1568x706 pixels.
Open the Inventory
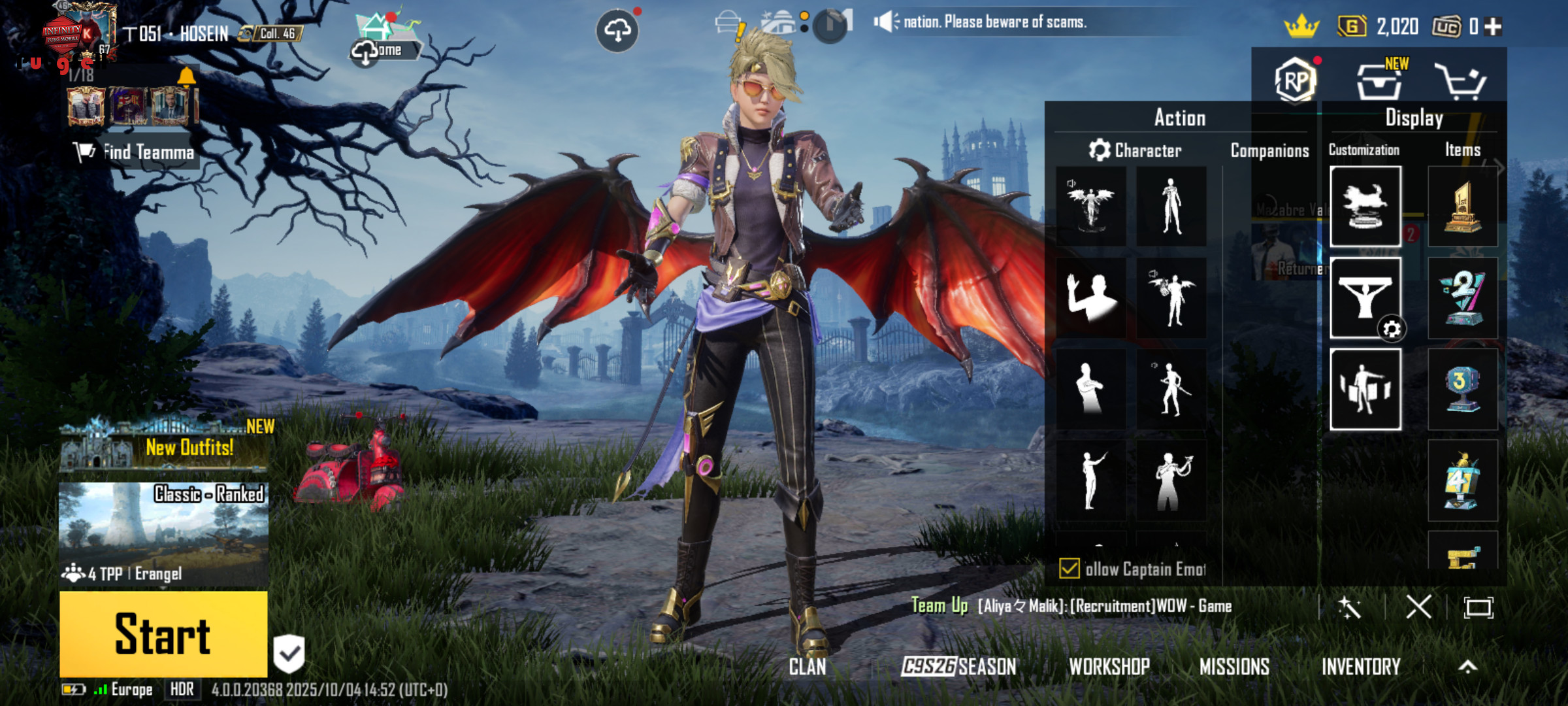tap(1361, 667)
